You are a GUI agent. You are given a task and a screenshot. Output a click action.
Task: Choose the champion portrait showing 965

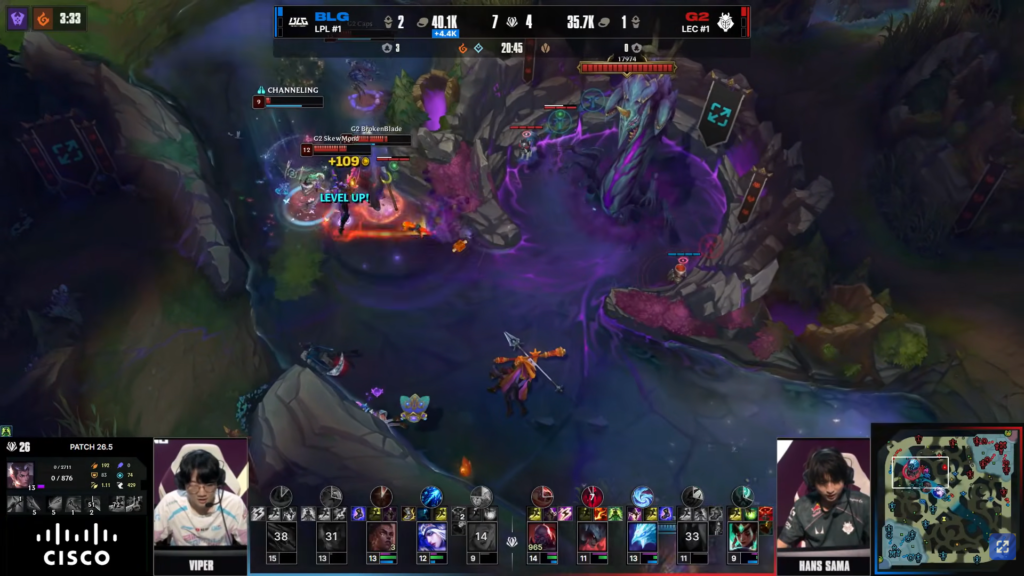pyautogui.click(x=542, y=537)
